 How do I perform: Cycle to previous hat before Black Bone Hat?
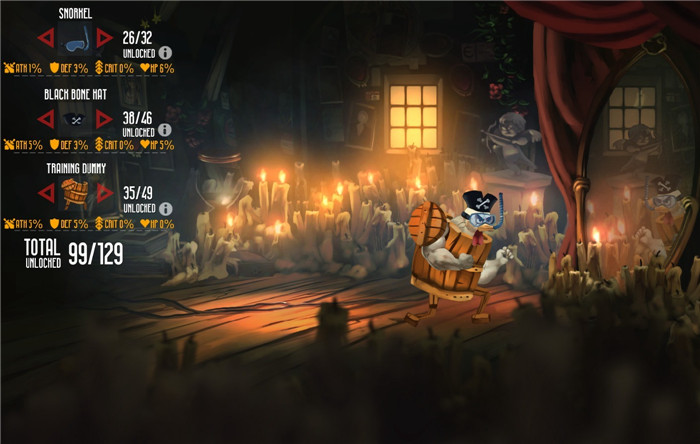pos(46,118)
